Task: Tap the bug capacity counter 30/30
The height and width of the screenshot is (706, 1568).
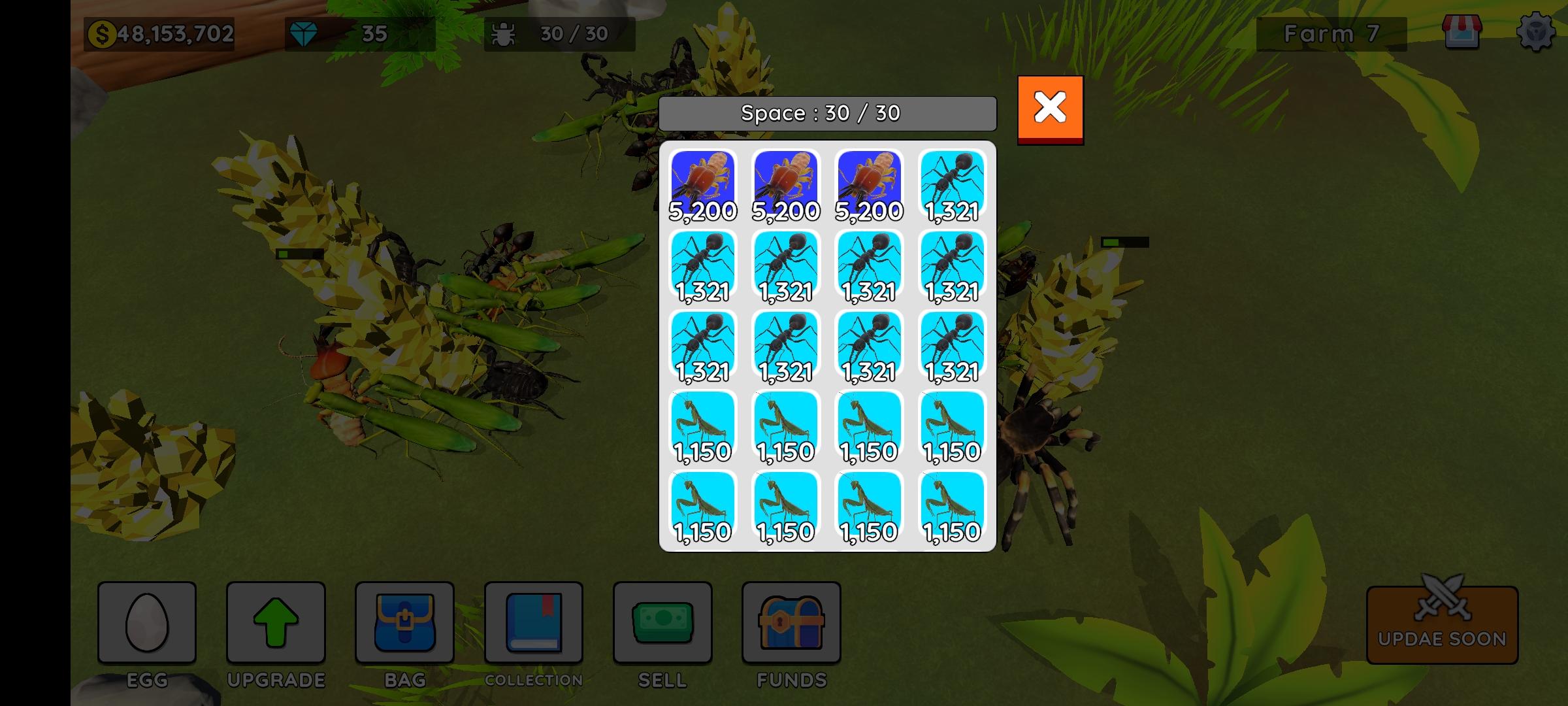Action: pyautogui.click(x=559, y=33)
